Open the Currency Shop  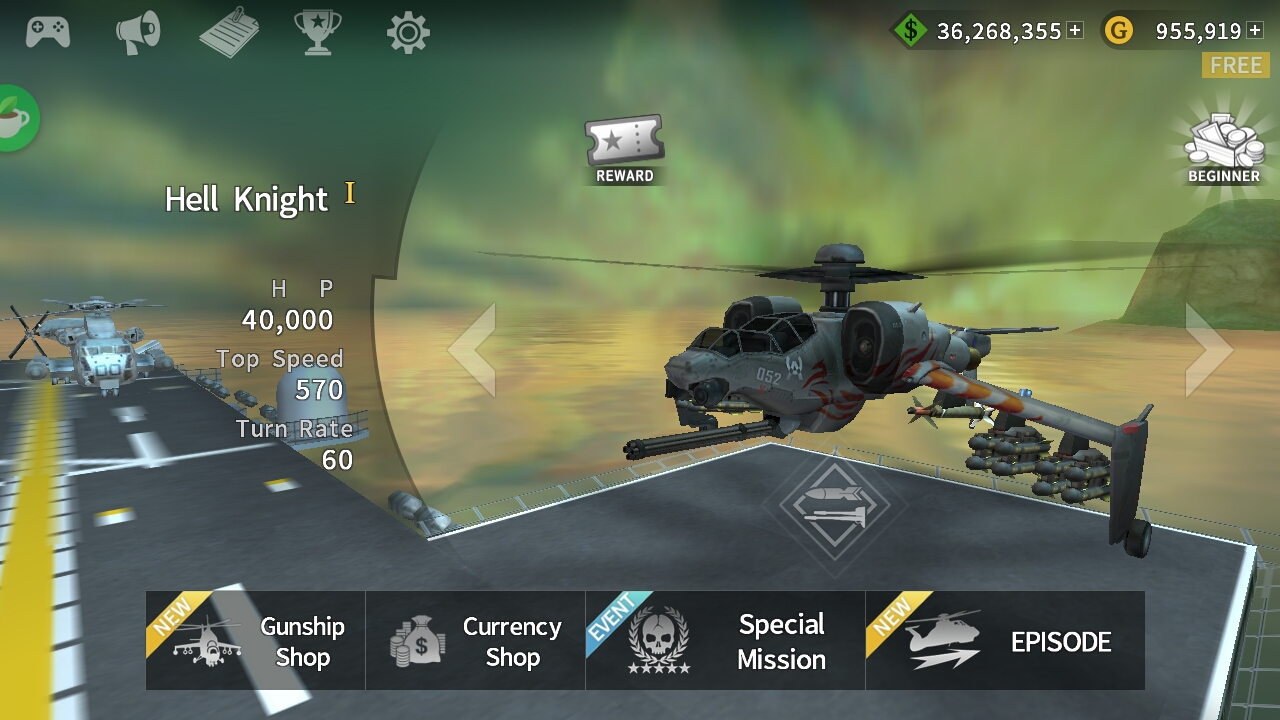(475, 640)
